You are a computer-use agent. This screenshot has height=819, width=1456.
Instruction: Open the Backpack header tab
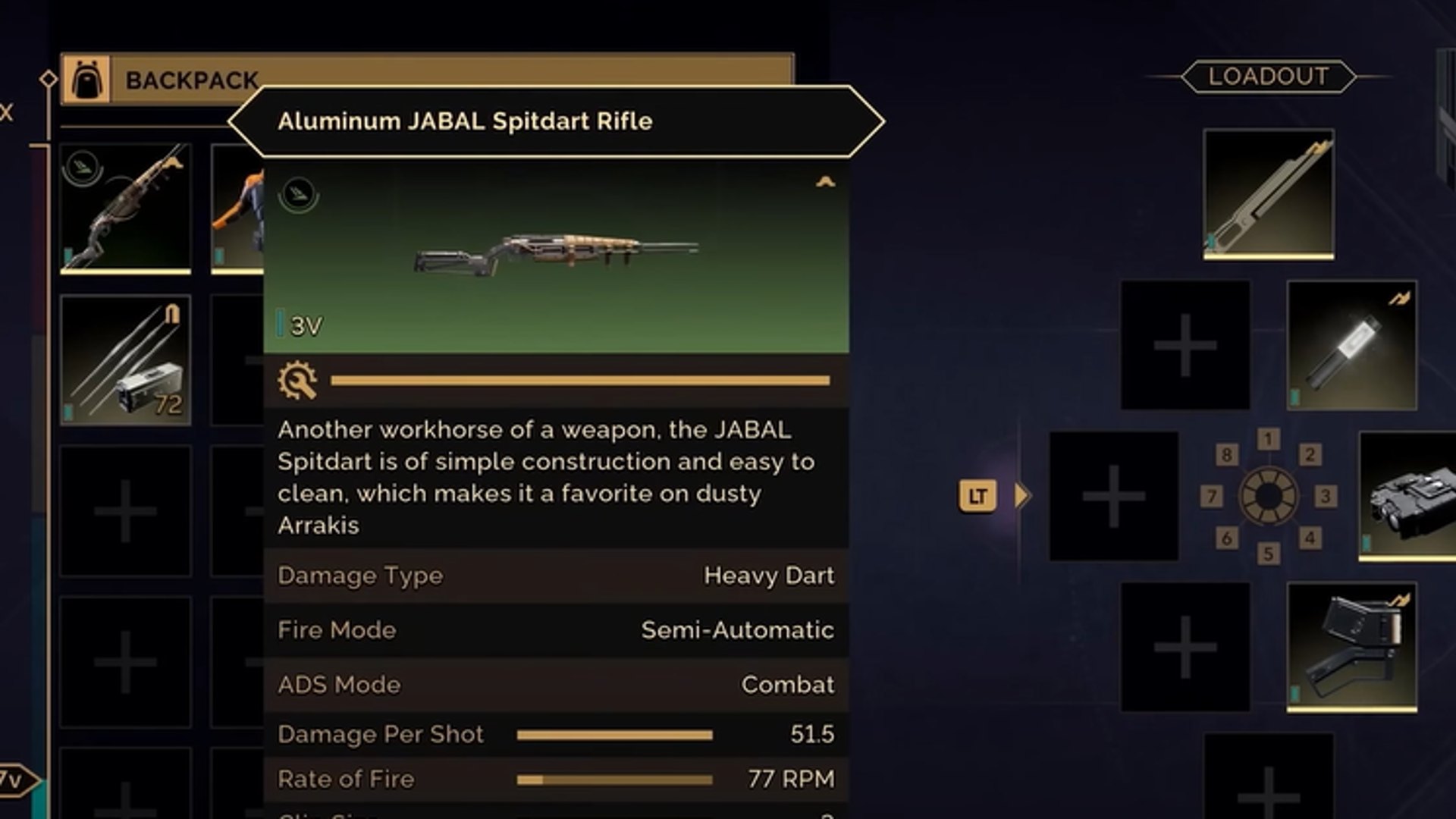click(x=191, y=80)
